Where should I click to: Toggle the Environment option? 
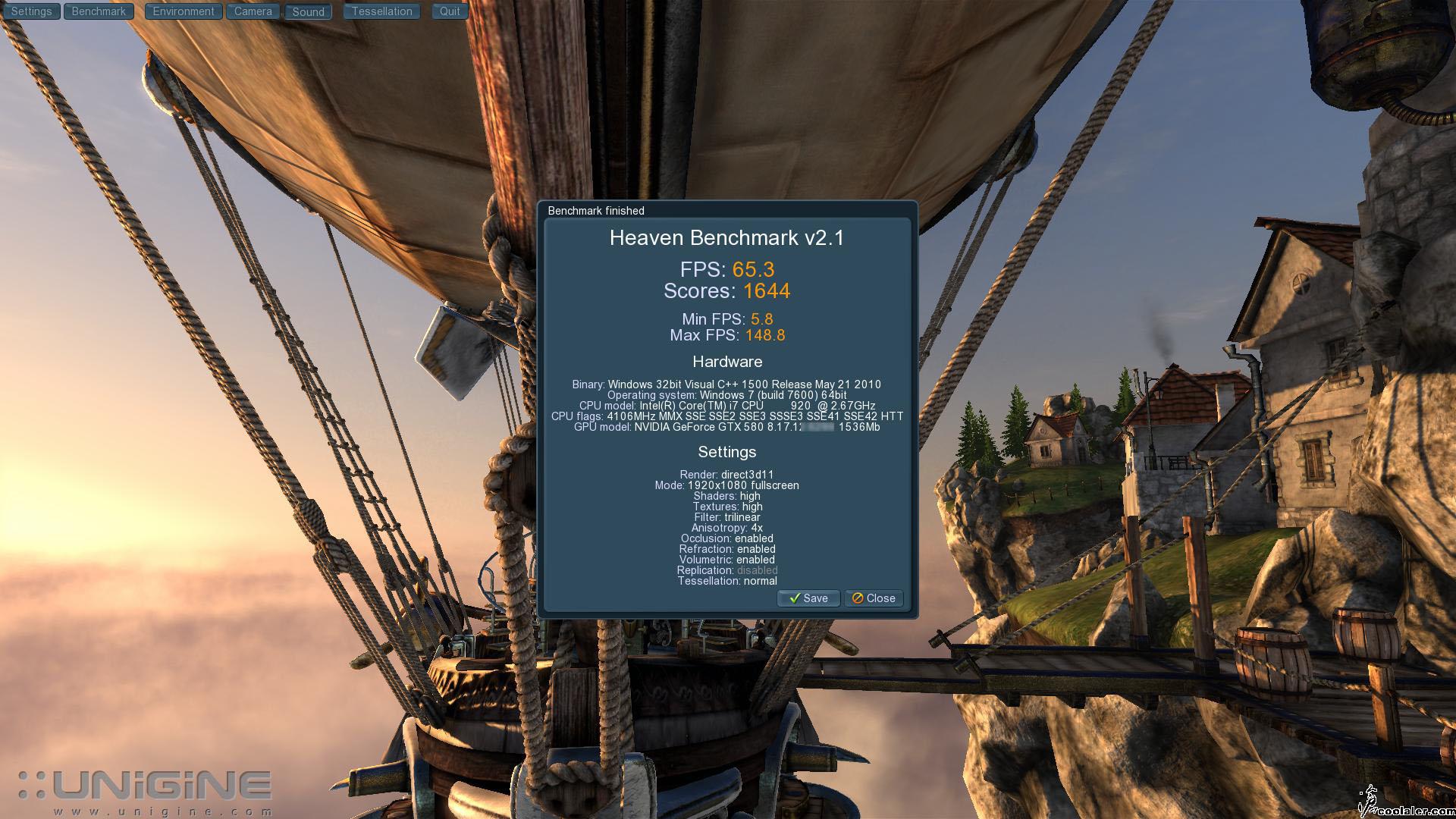point(184,11)
